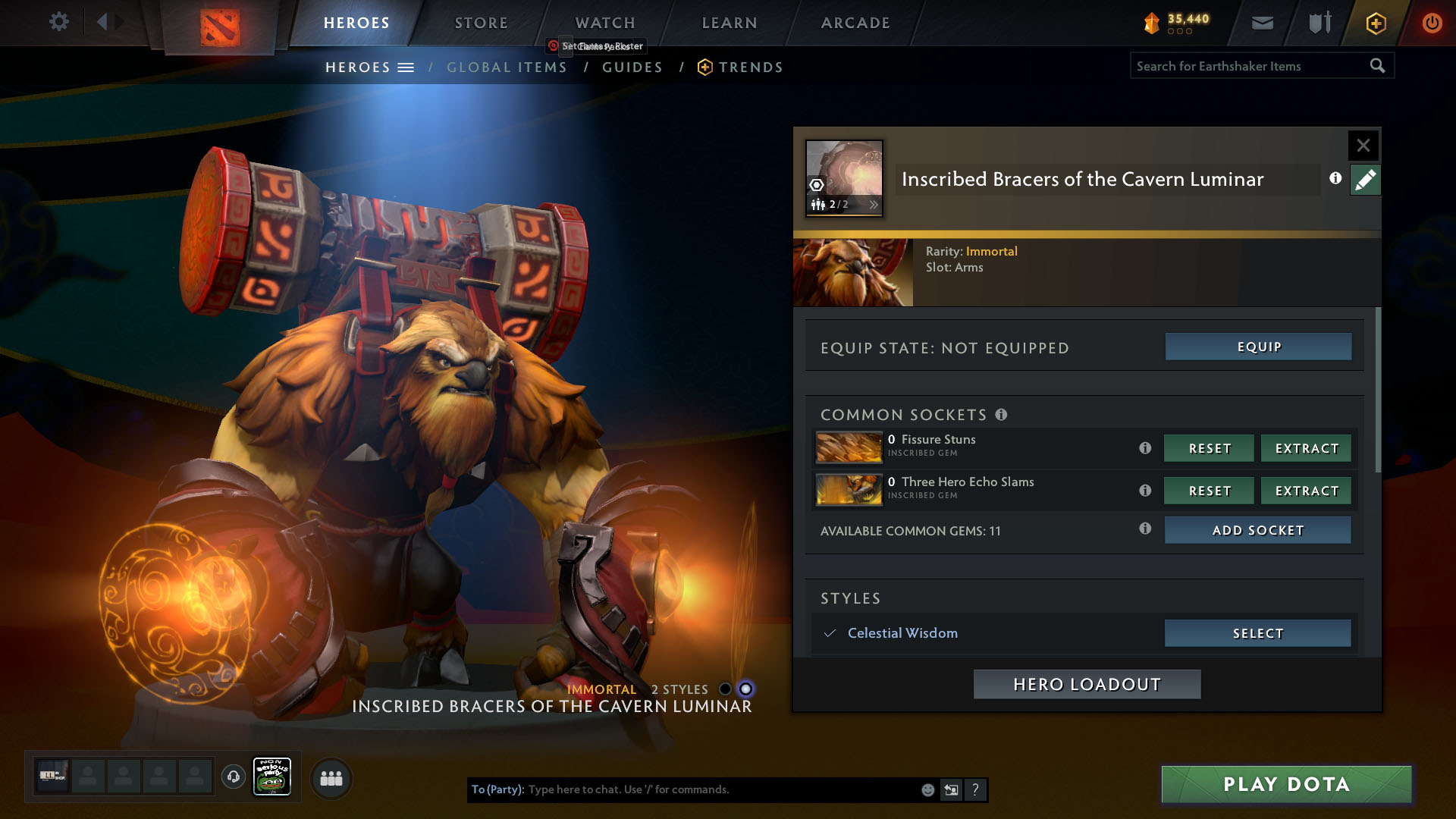View hero Trends
The width and height of the screenshot is (1456, 819).
750,67
